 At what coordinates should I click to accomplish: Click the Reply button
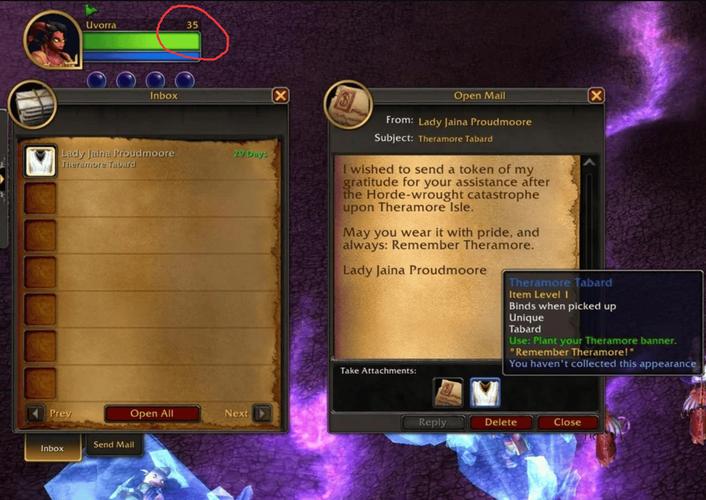pyautogui.click(x=433, y=423)
